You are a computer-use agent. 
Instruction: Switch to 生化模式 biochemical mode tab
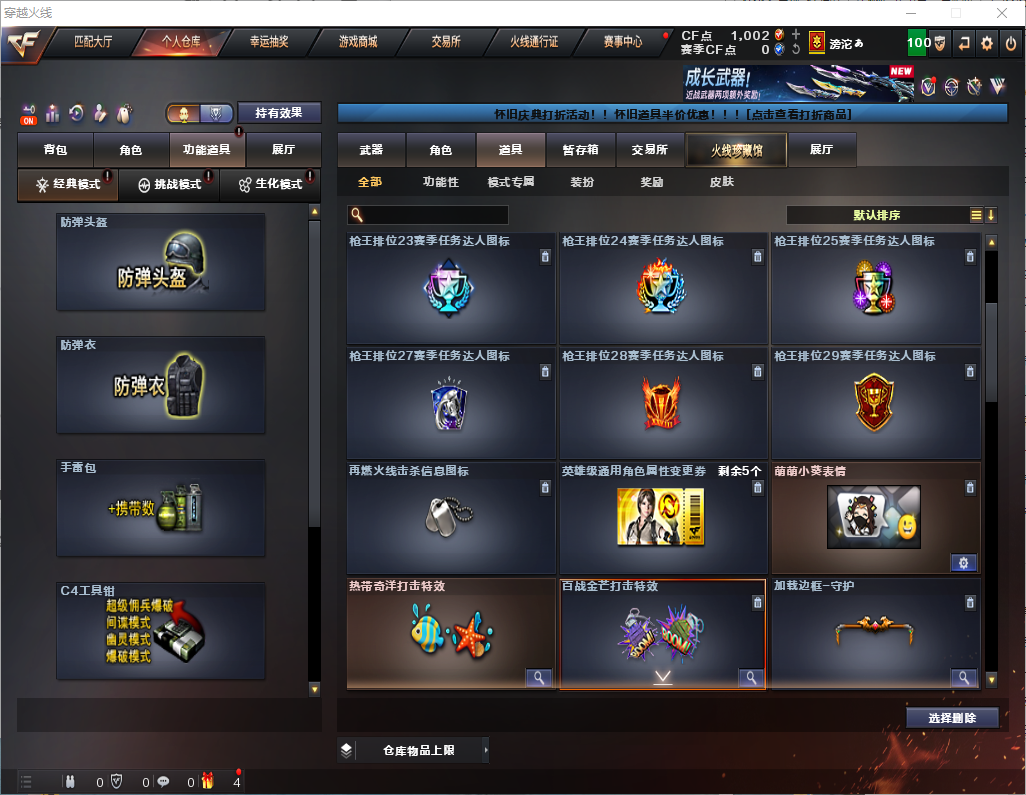point(270,185)
